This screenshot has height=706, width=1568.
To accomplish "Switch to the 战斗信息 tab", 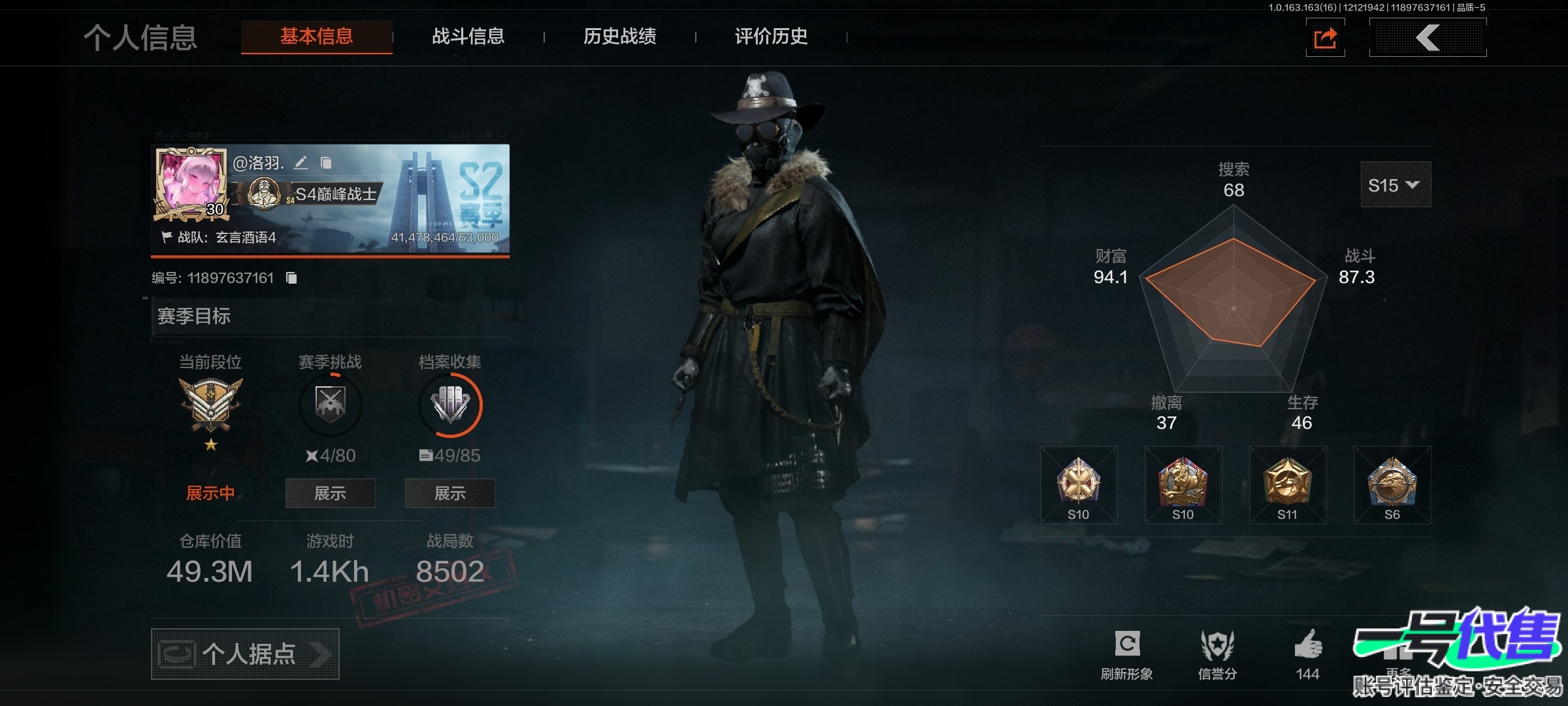I will point(468,37).
